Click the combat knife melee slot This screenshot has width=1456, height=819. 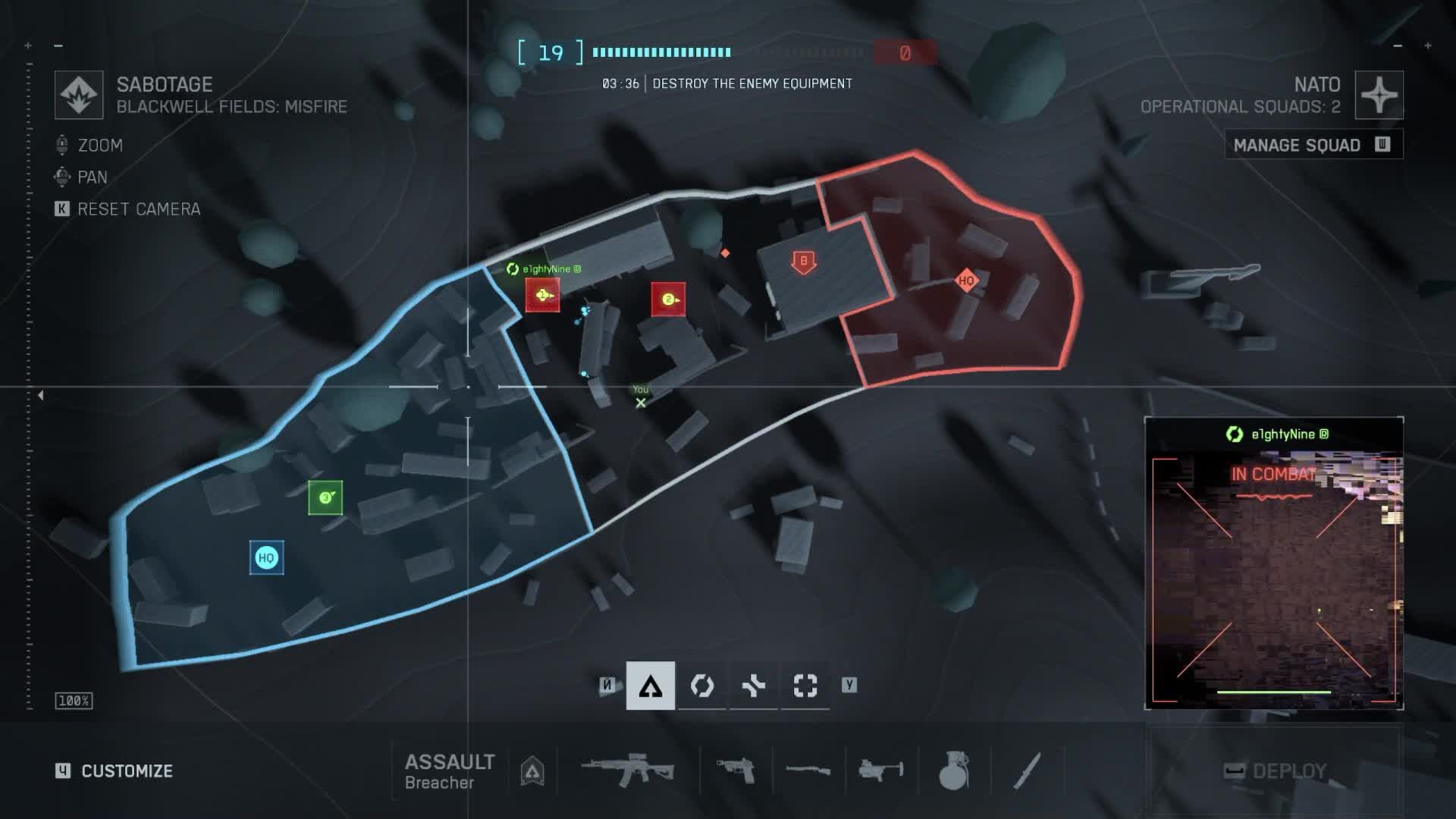click(x=1027, y=770)
